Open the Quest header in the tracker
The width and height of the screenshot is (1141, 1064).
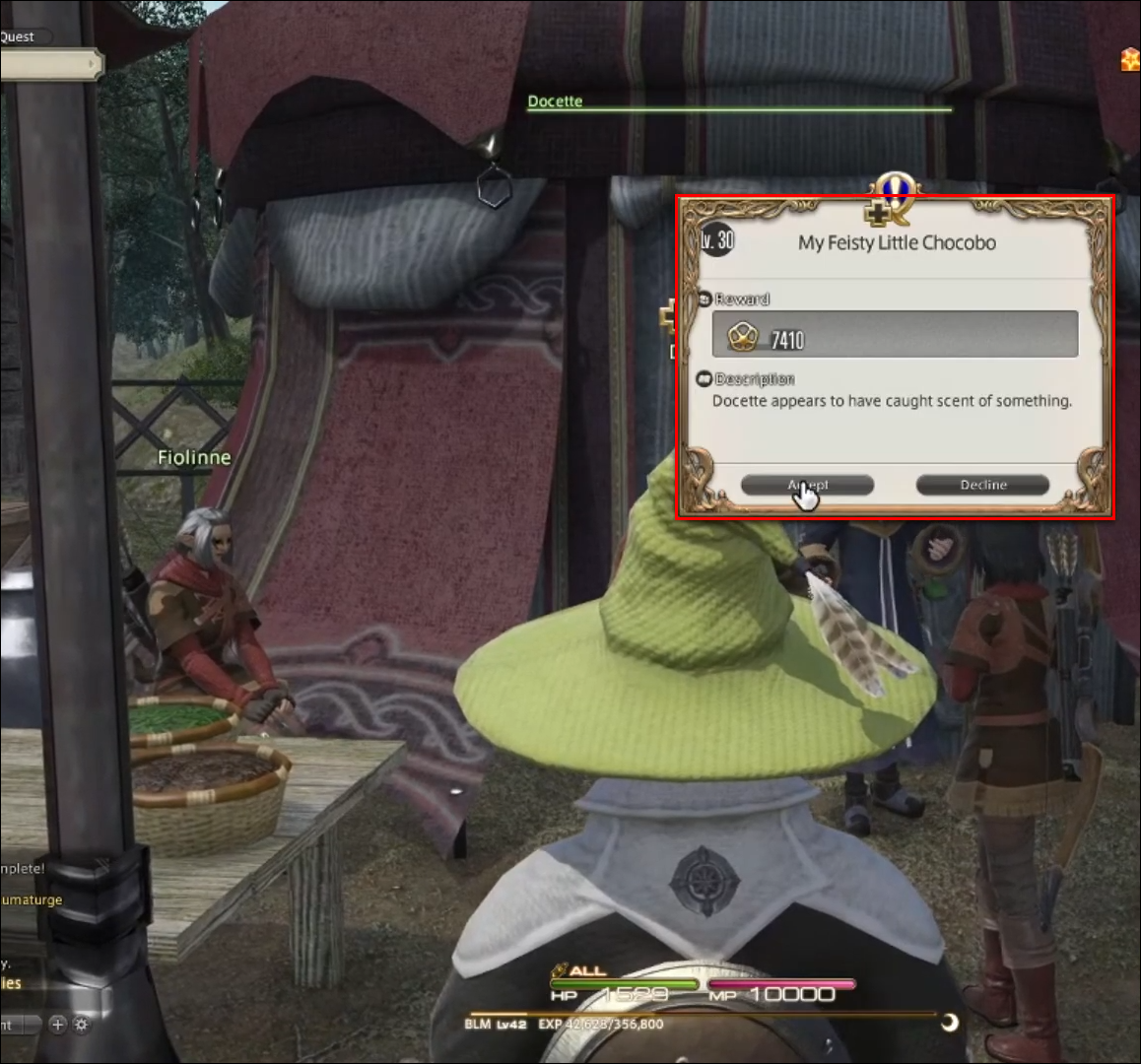17,36
